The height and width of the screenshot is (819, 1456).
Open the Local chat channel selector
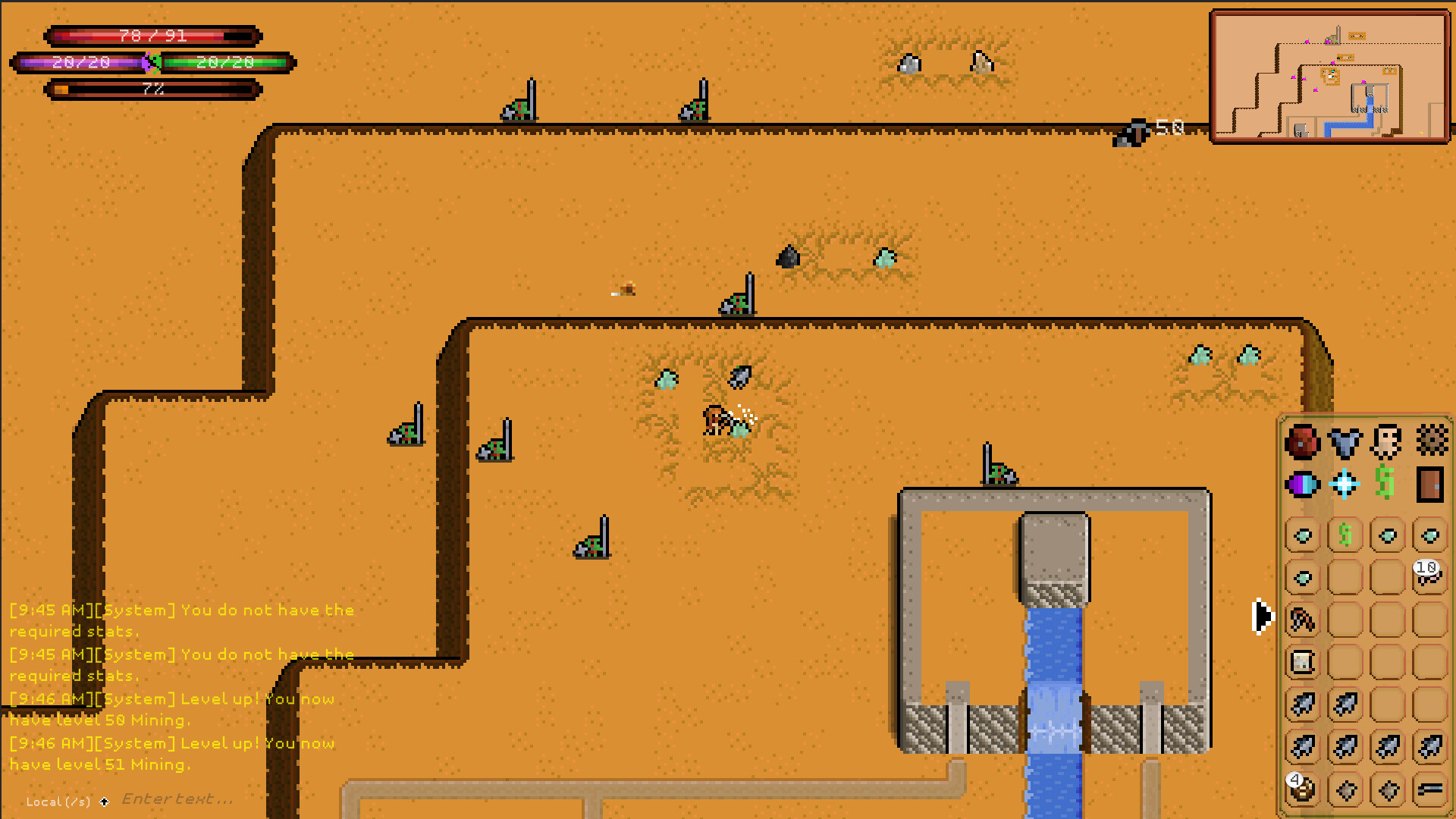(x=57, y=802)
